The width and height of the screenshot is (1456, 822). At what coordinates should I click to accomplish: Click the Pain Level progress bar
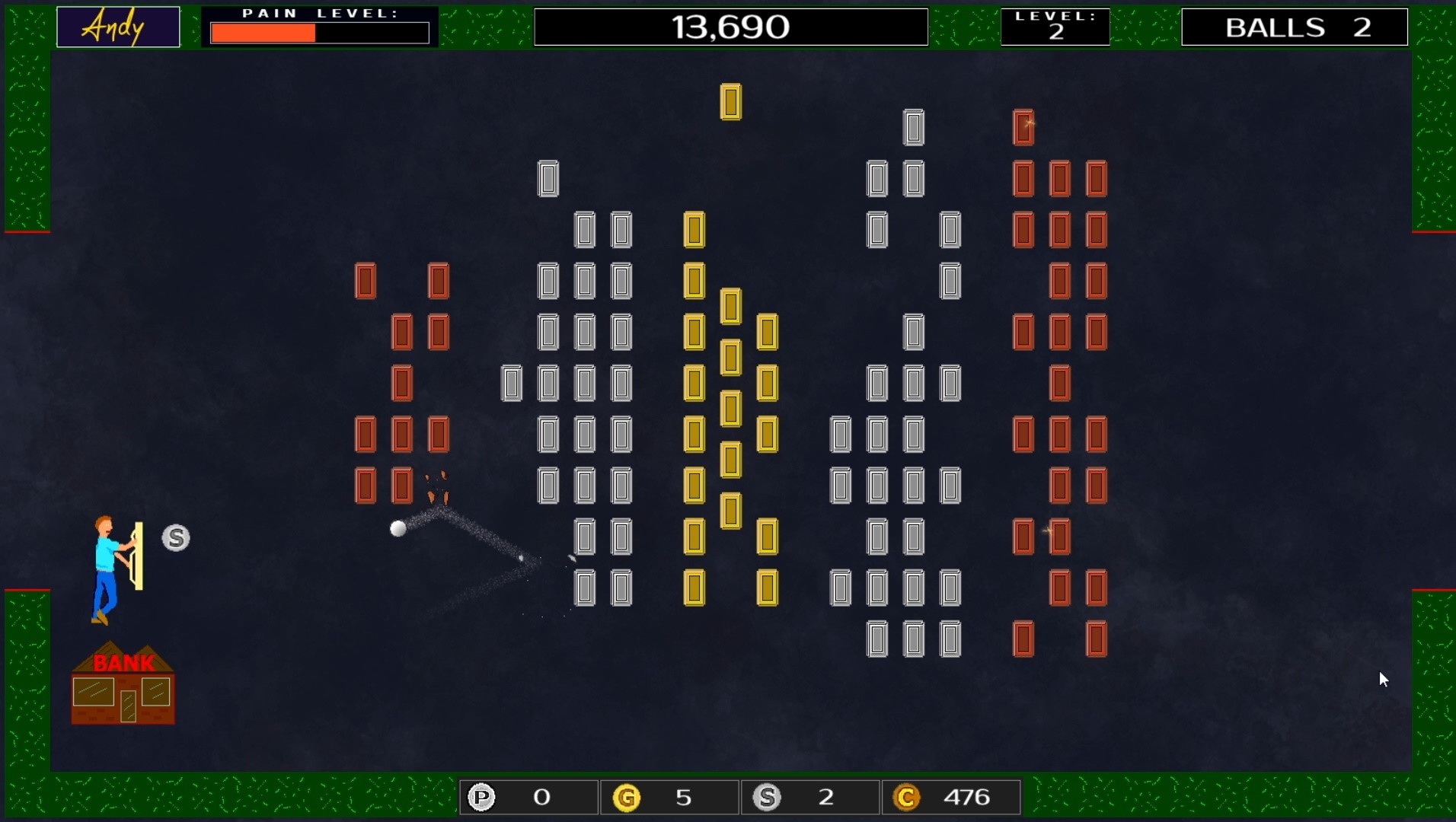click(320, 32)
